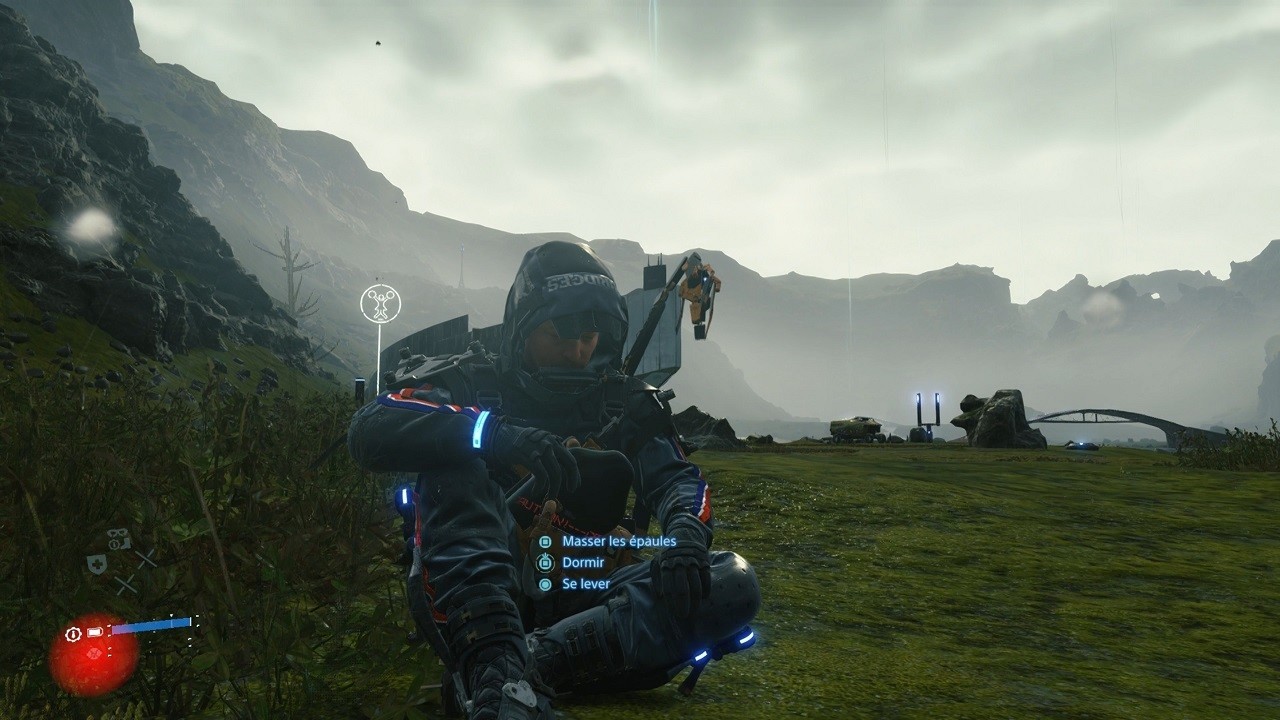The width and height of the screenshot is (1280, 720).
Task: Select the Masser les épaules option
Action: pos(620,541)
